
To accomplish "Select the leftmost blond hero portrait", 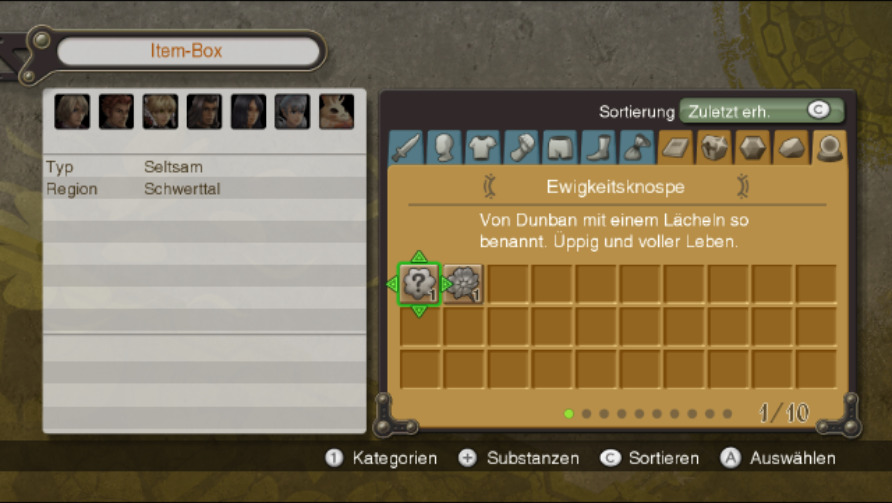I will click(72, 112).
